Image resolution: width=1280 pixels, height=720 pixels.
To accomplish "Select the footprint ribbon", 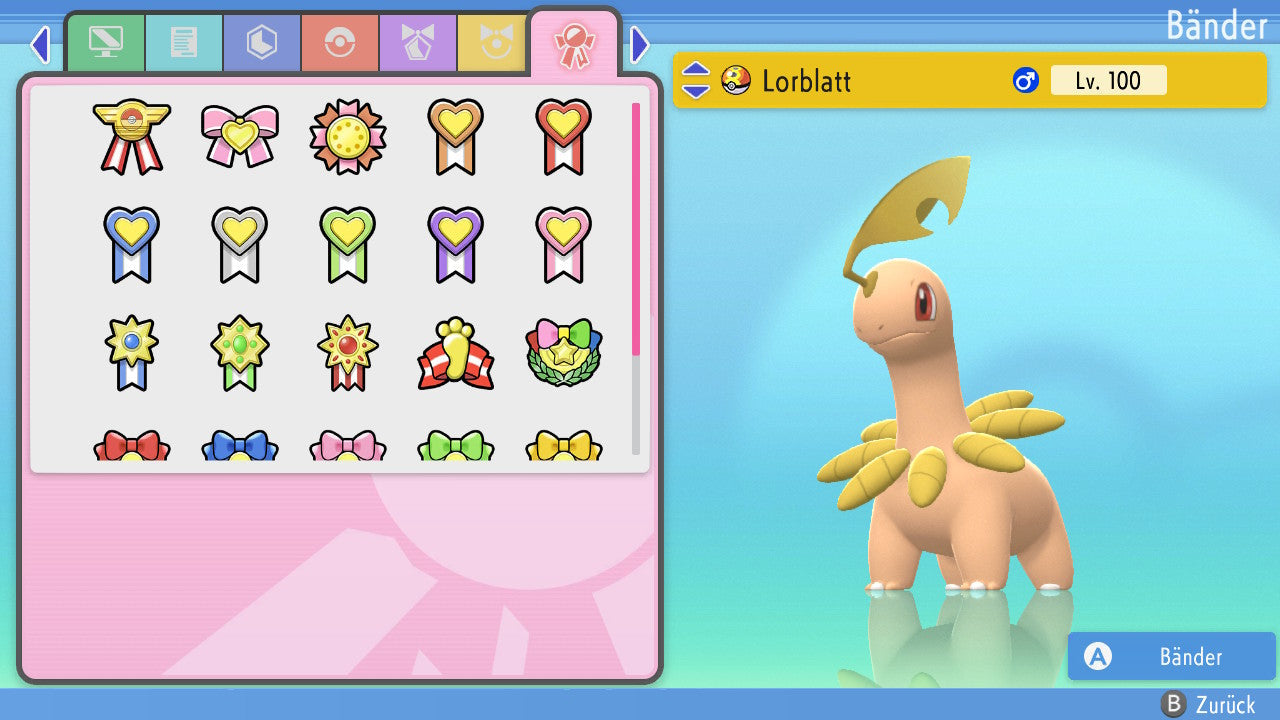I will pos(455,354).
